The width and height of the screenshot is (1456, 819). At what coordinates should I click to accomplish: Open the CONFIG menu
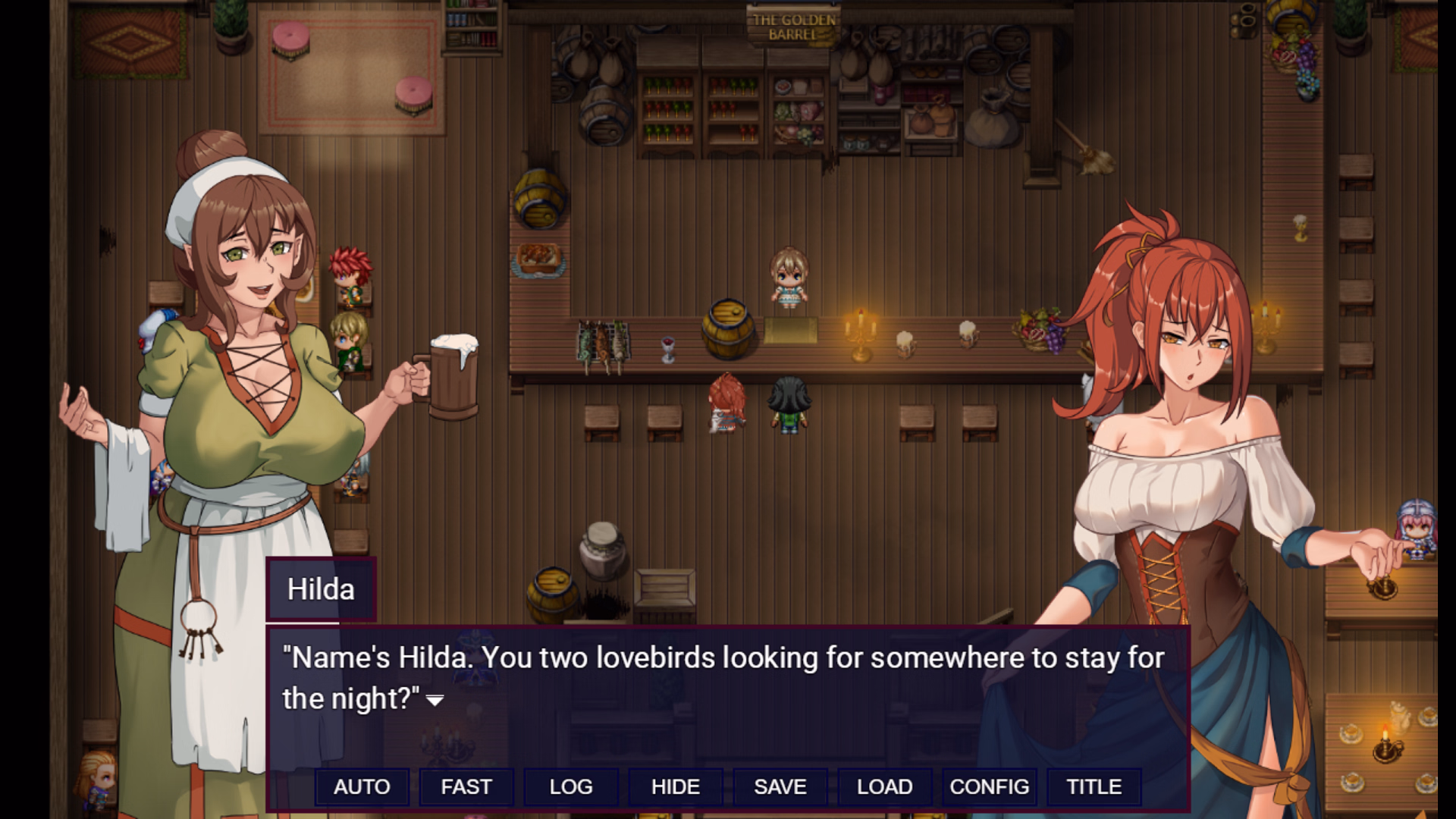coord(989,786)
